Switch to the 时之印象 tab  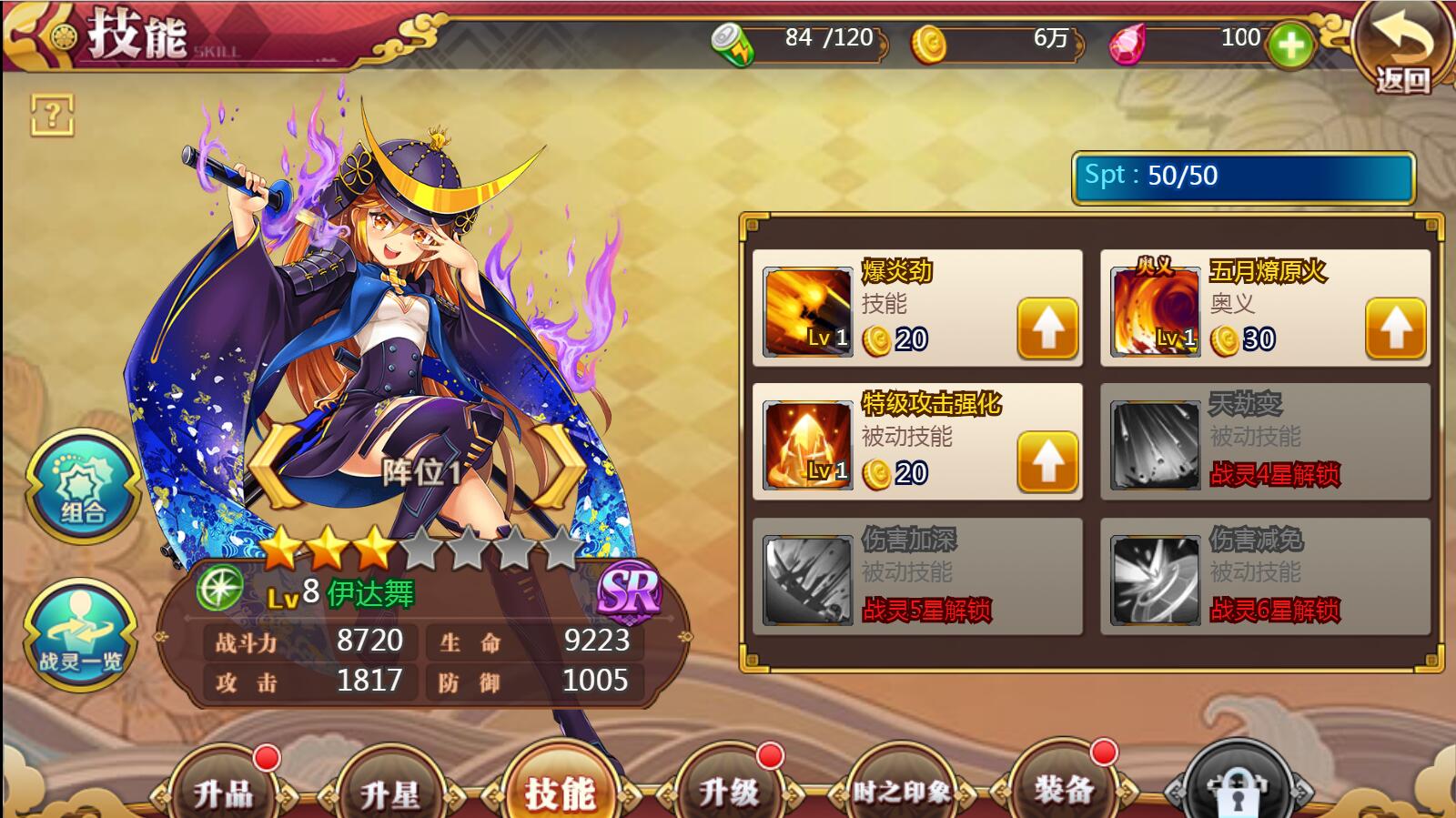900,792
